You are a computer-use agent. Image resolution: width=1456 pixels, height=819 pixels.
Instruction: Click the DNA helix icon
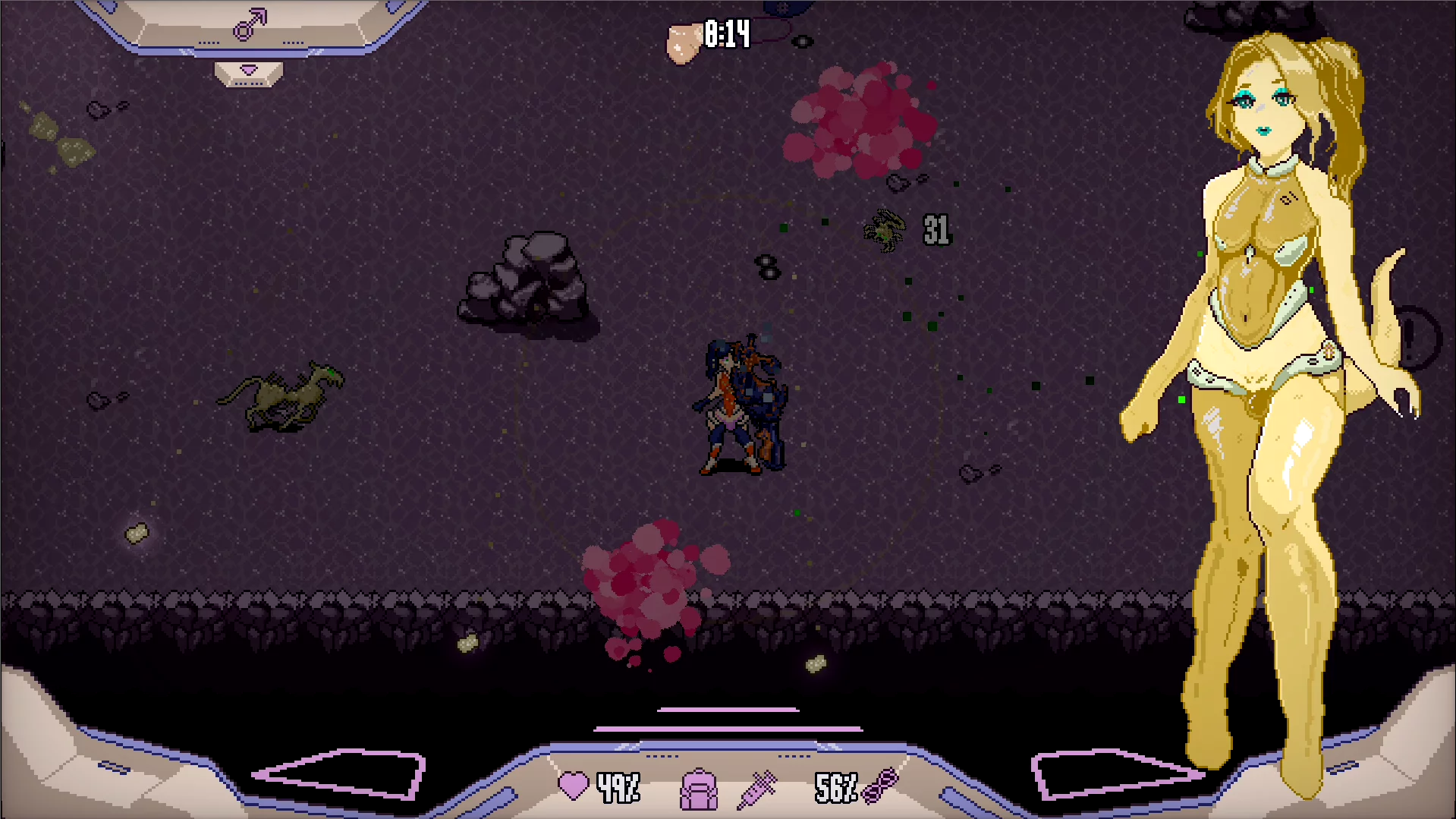tap(880, 786)
